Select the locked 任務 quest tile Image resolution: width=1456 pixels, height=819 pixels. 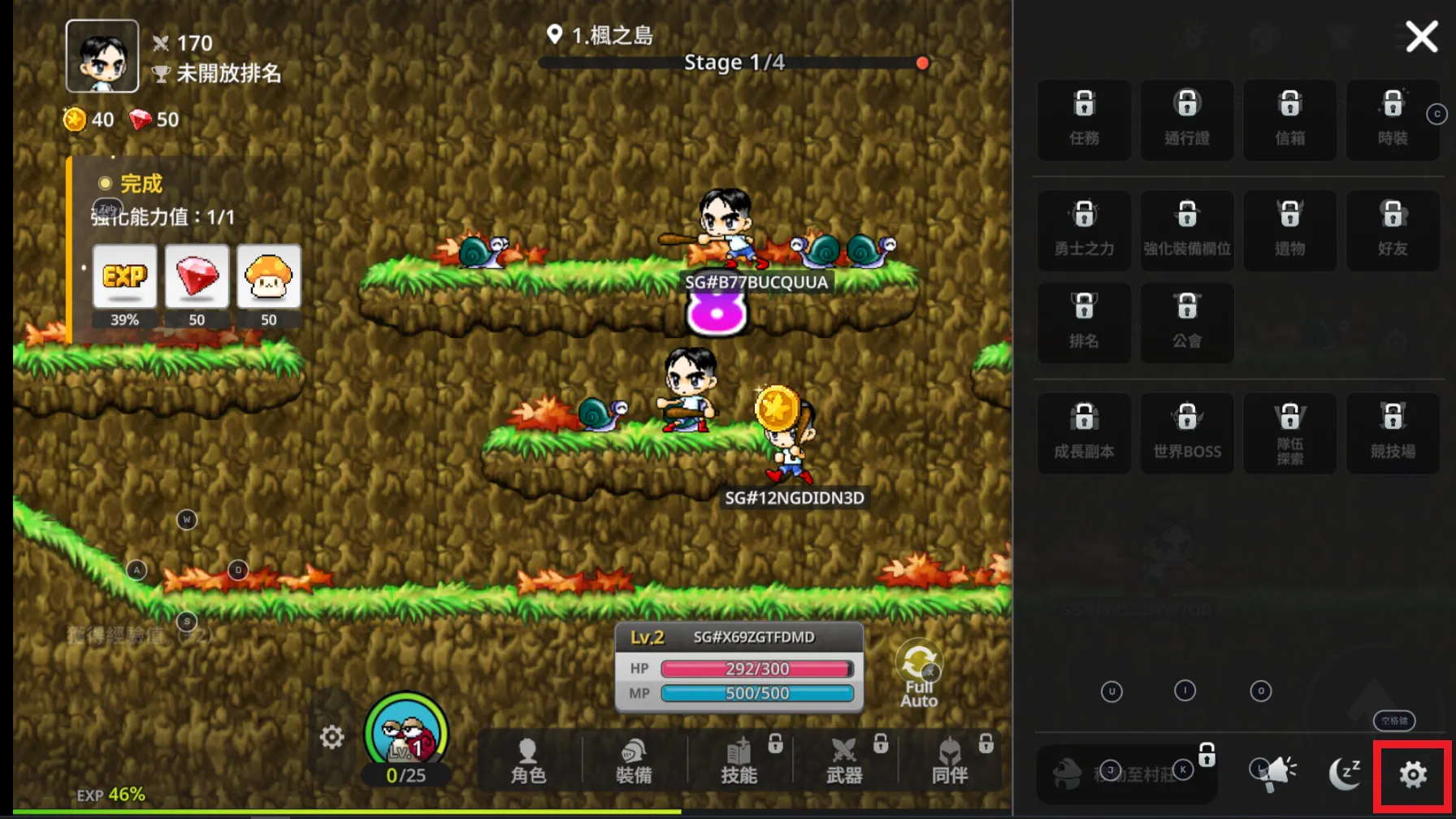pos(1084,119)
